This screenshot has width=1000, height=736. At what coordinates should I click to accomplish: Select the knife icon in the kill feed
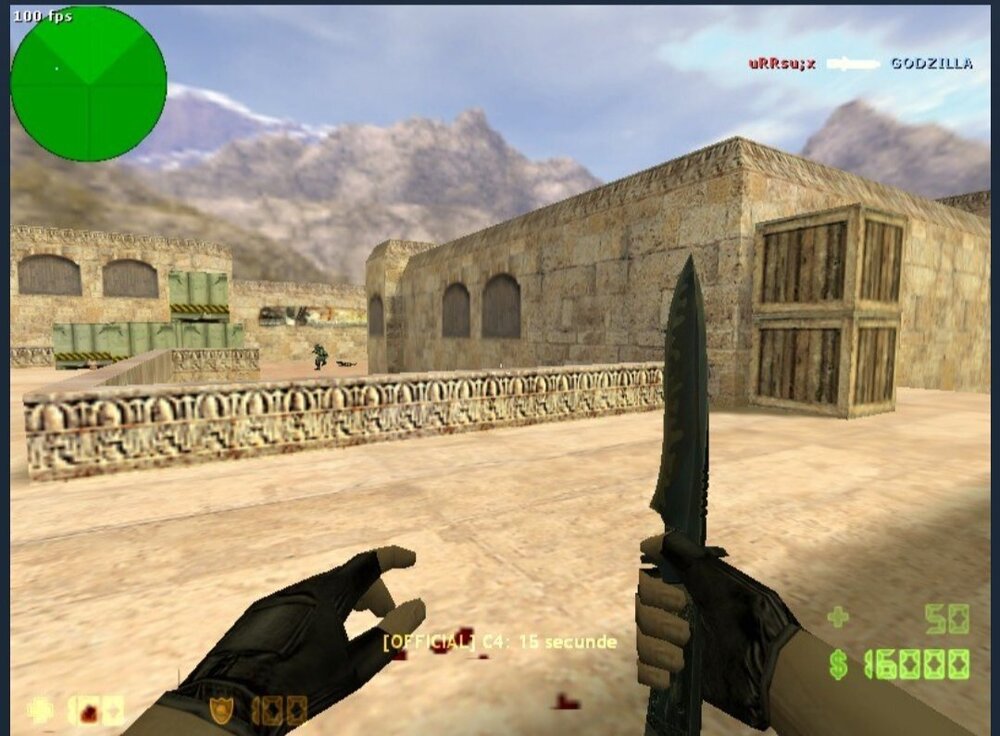coord(852,64)
